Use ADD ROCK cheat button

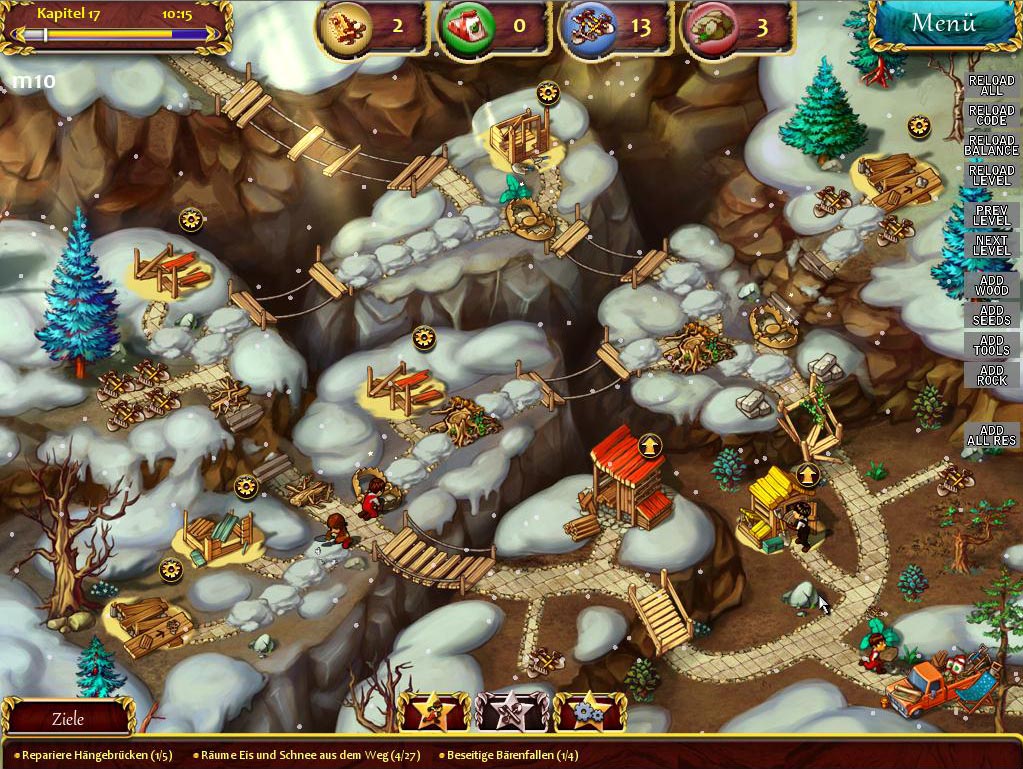[x=991, y=374]
